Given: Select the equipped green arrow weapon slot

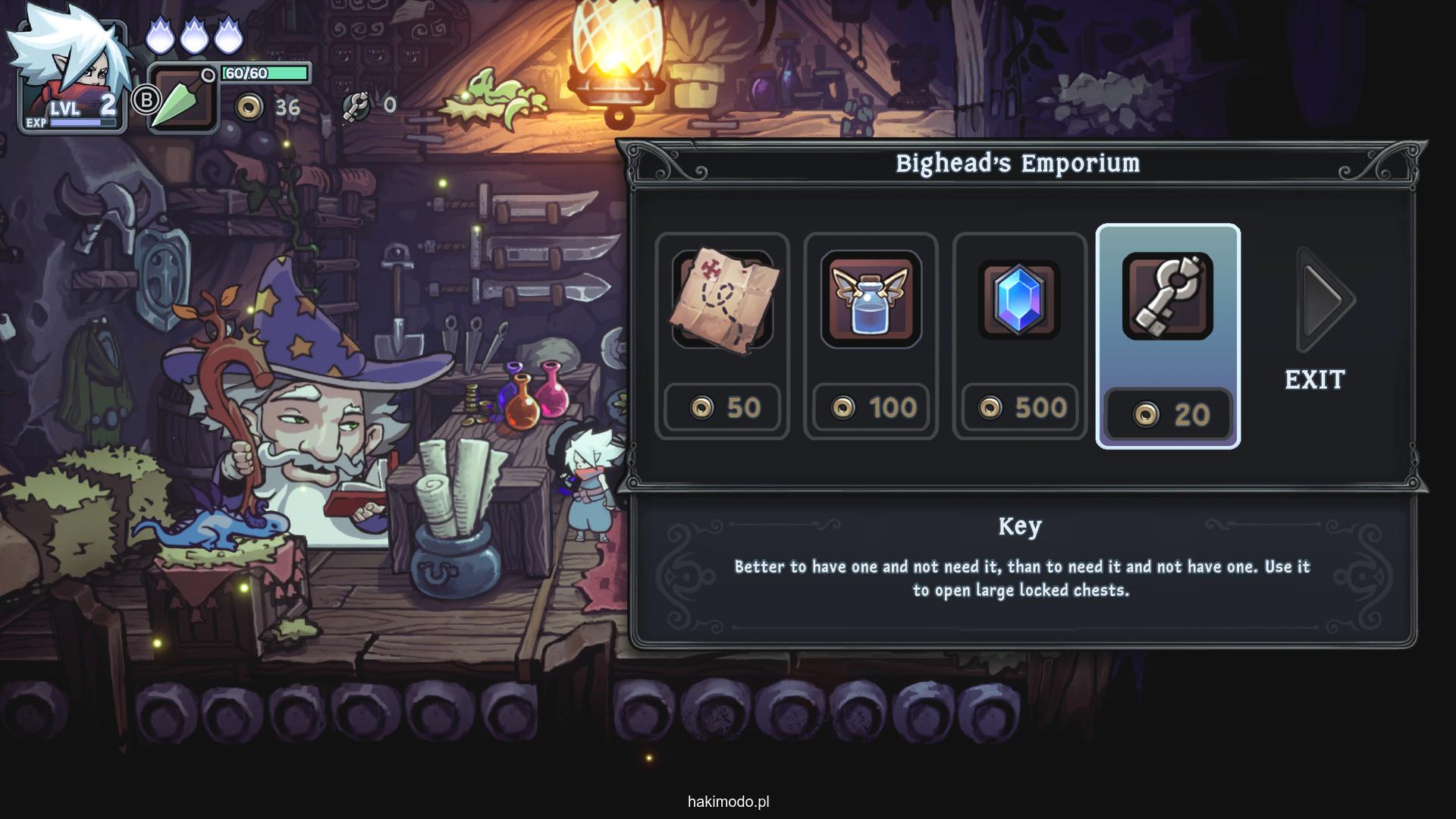Looking at the screenshot, I should [x=182, y=99].
